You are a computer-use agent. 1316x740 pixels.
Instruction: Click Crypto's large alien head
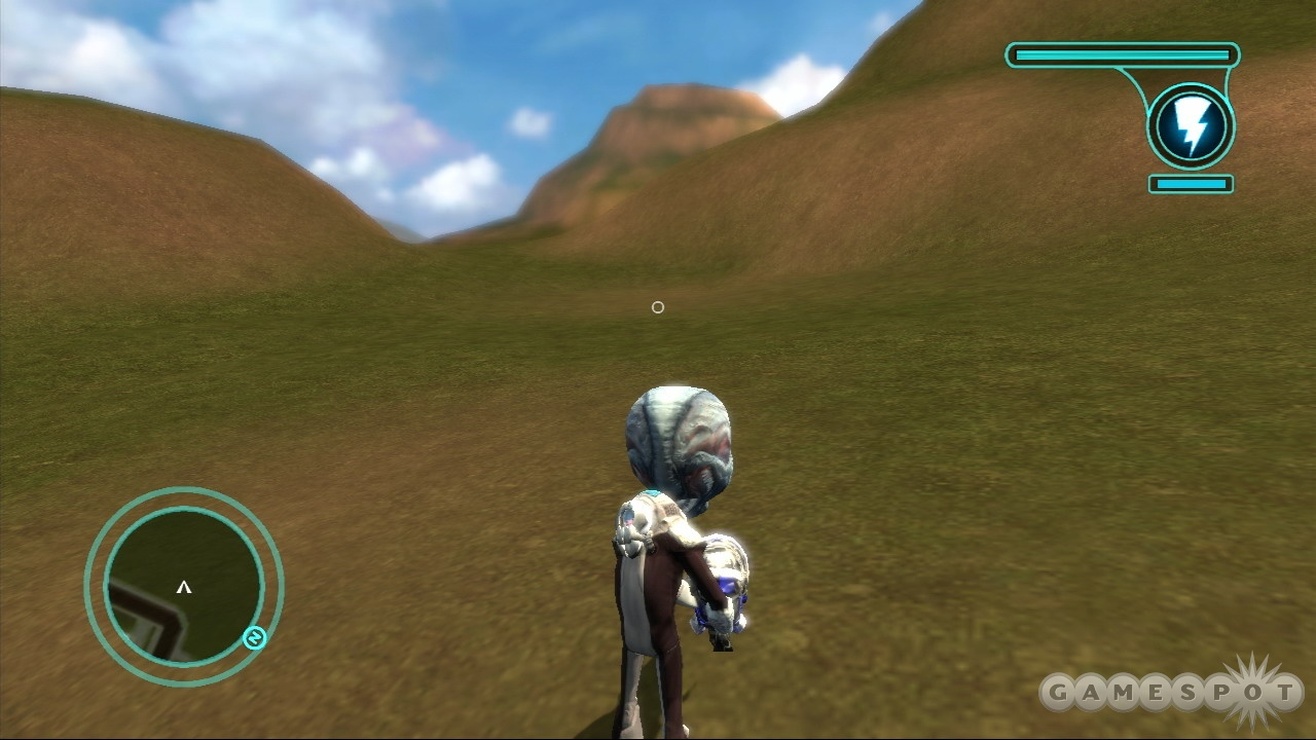pyautogui.click(x=678, y=438)
